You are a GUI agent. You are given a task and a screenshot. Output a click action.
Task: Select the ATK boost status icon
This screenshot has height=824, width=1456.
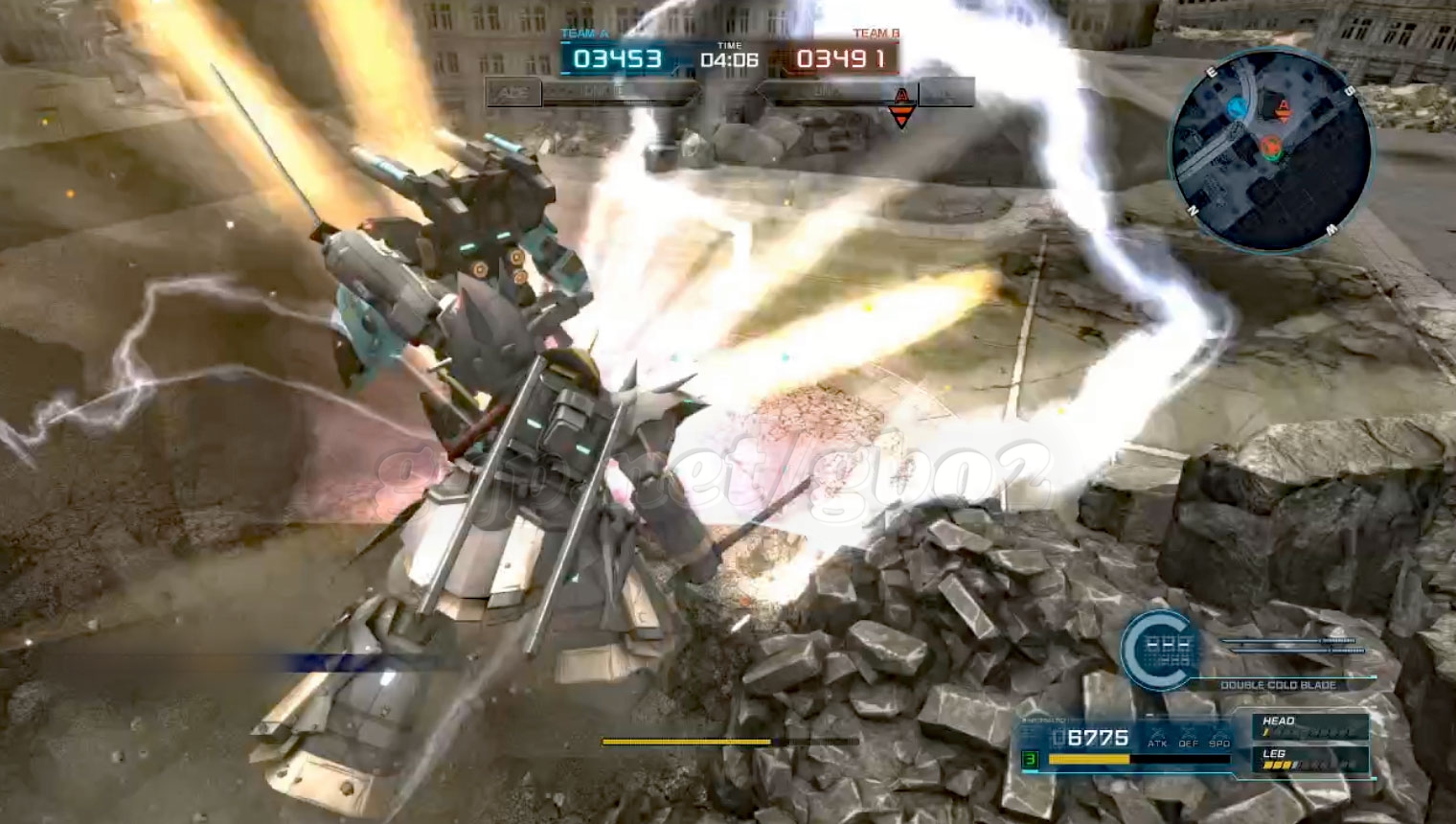tap(1157, 737)
